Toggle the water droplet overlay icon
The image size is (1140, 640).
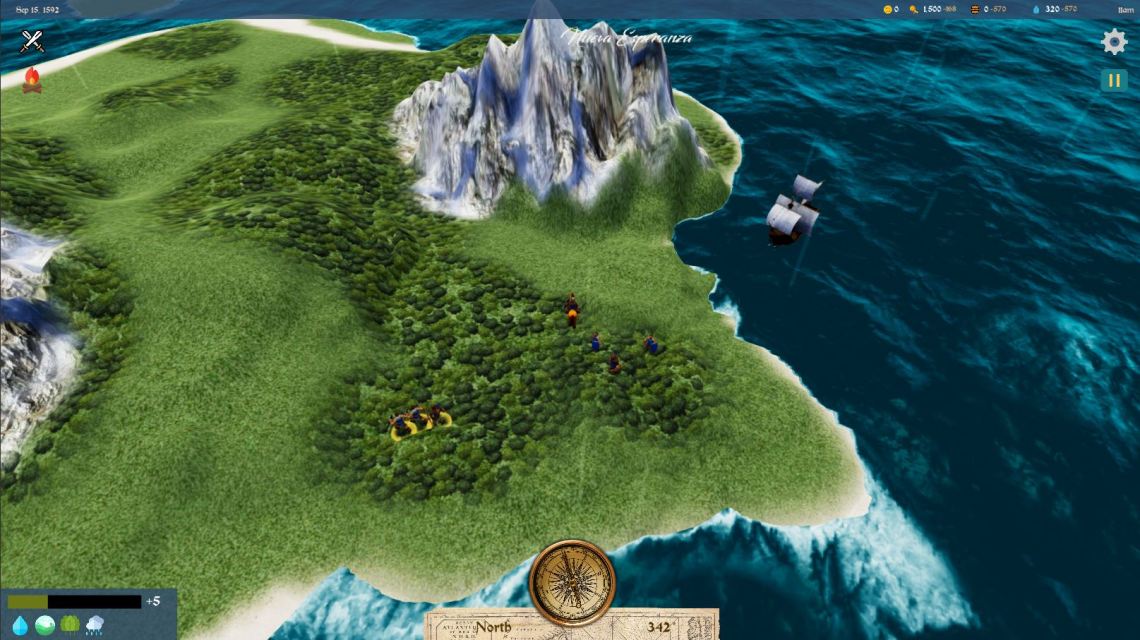tap(20, 625)
